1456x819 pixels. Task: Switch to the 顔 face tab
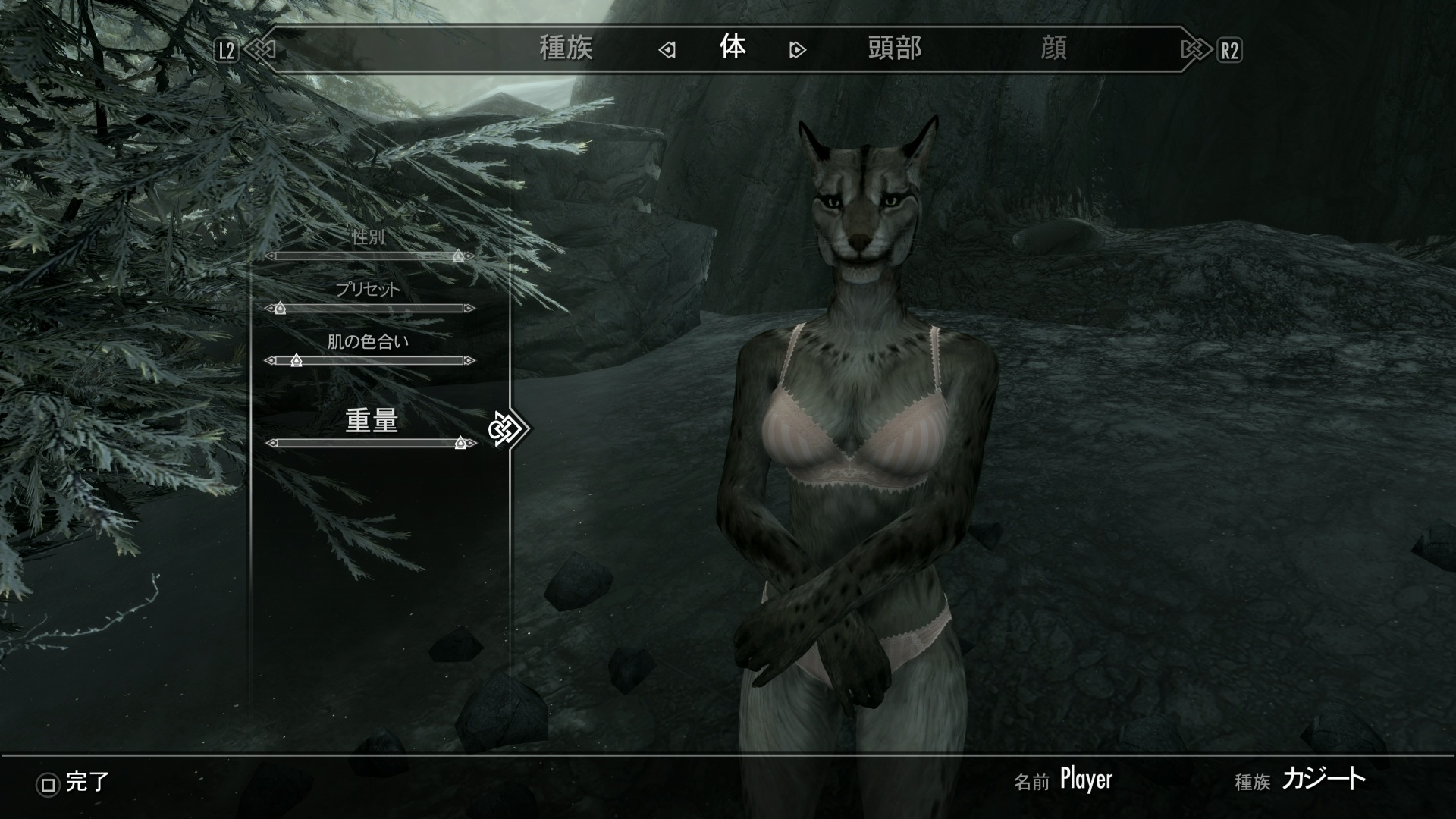coord(1053,49)
